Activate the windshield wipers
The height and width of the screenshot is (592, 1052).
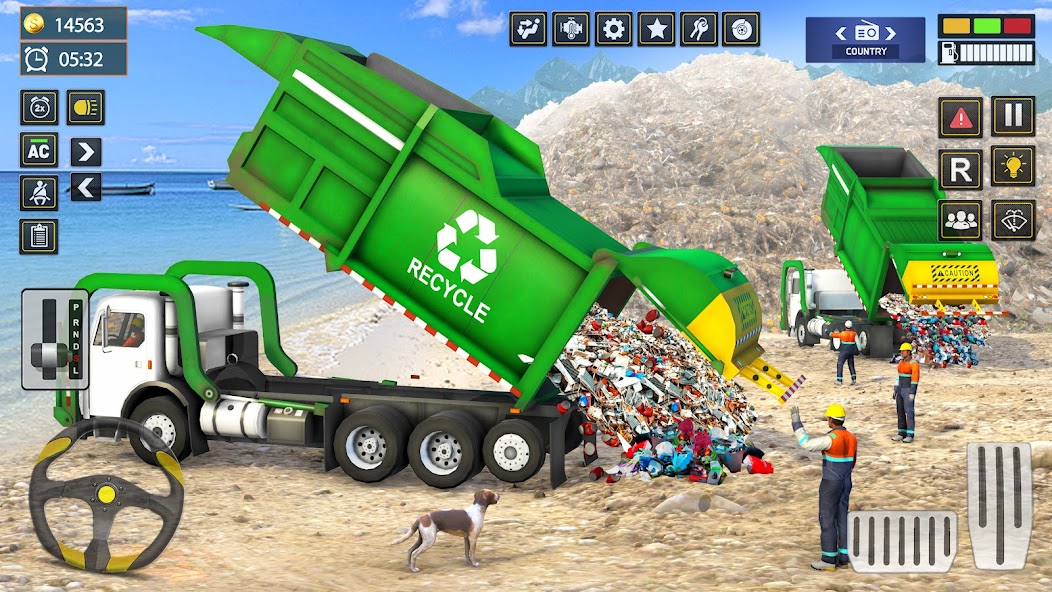[1013, 220]
